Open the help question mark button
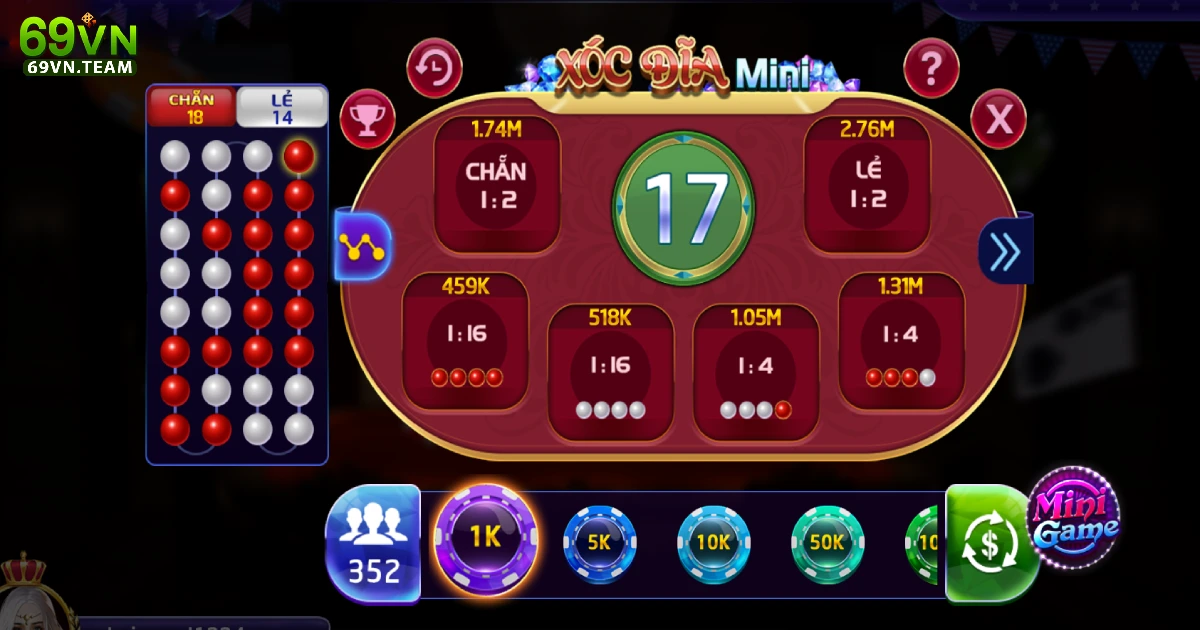This screenshot has height=630, width=1200. pyautogui.click(x=931, y=68)
